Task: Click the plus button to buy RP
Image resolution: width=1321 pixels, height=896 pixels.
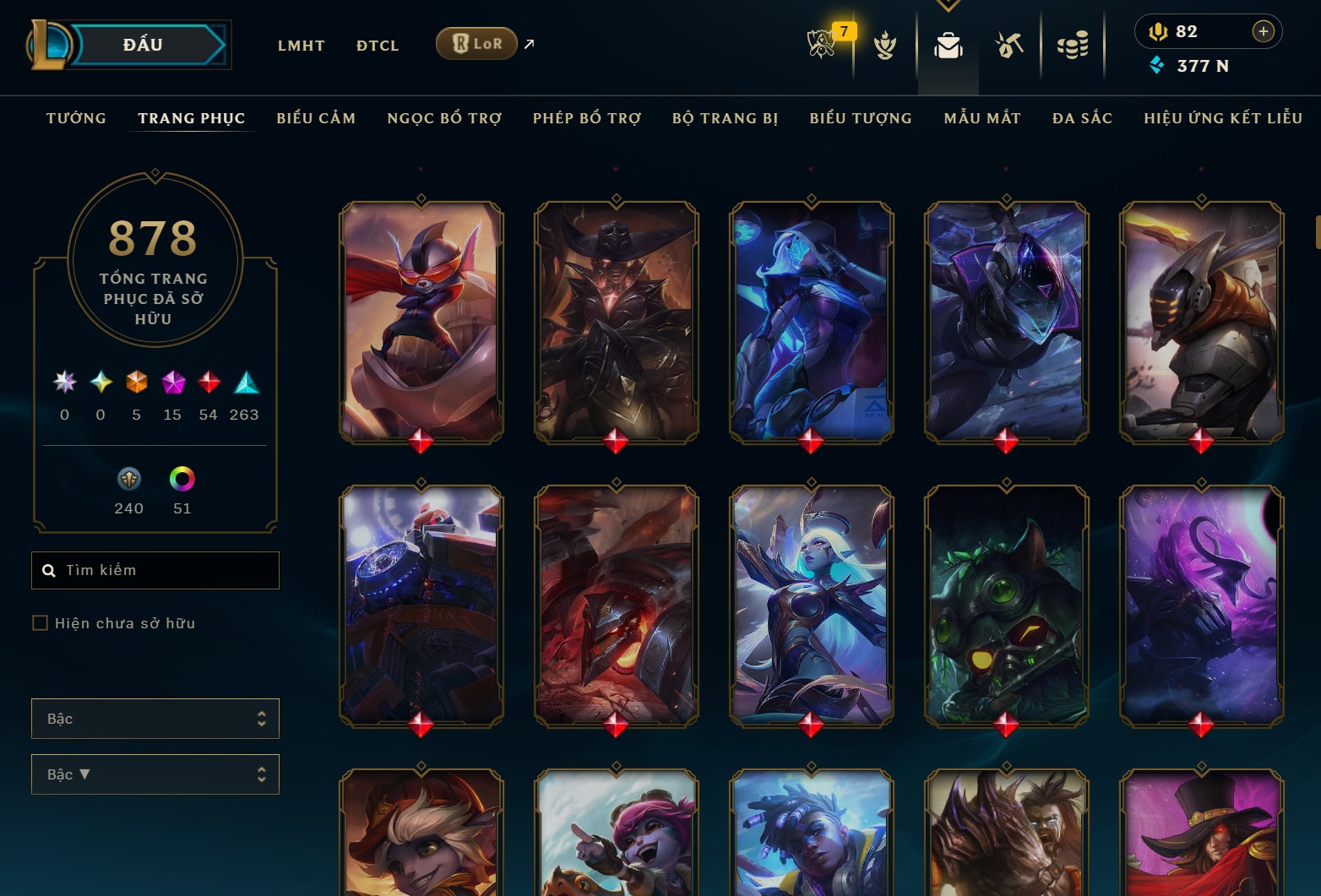Action: coord(1264,31)
